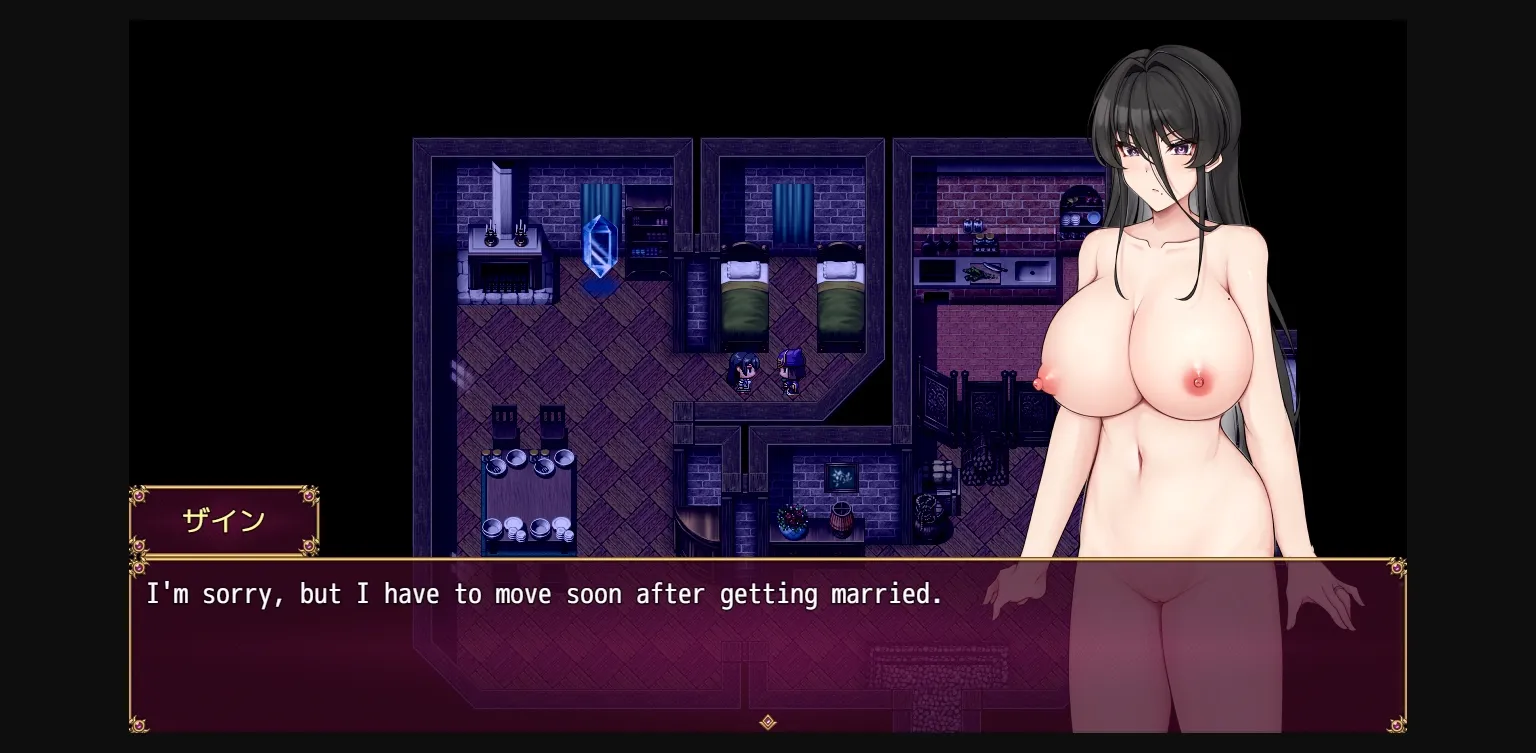Click the framed painting on the bedroom wall
This screenshot has width=1536, height=753.
pos(840,477)
